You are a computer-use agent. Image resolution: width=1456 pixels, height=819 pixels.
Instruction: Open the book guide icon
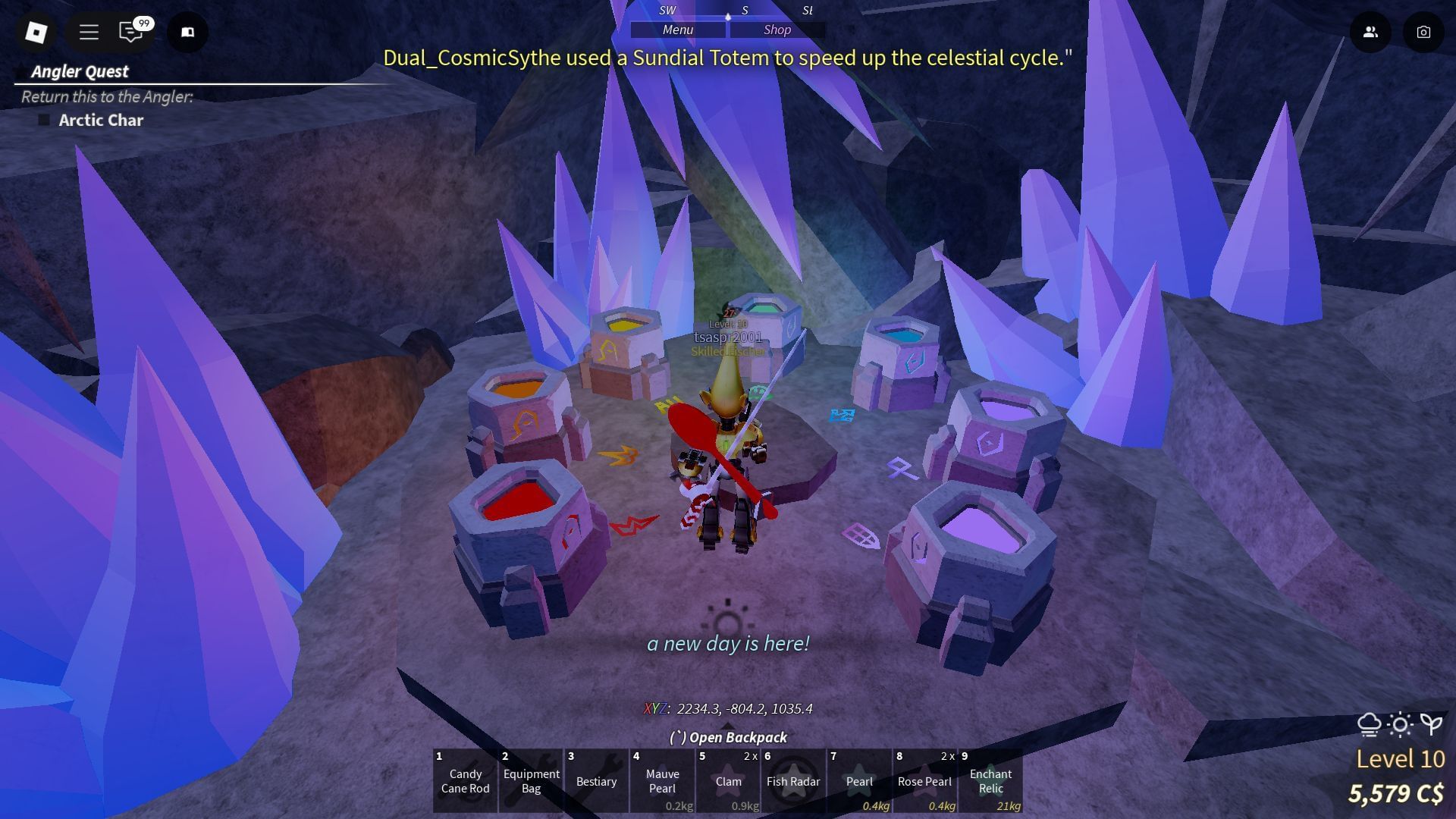(x=187, y=32)
